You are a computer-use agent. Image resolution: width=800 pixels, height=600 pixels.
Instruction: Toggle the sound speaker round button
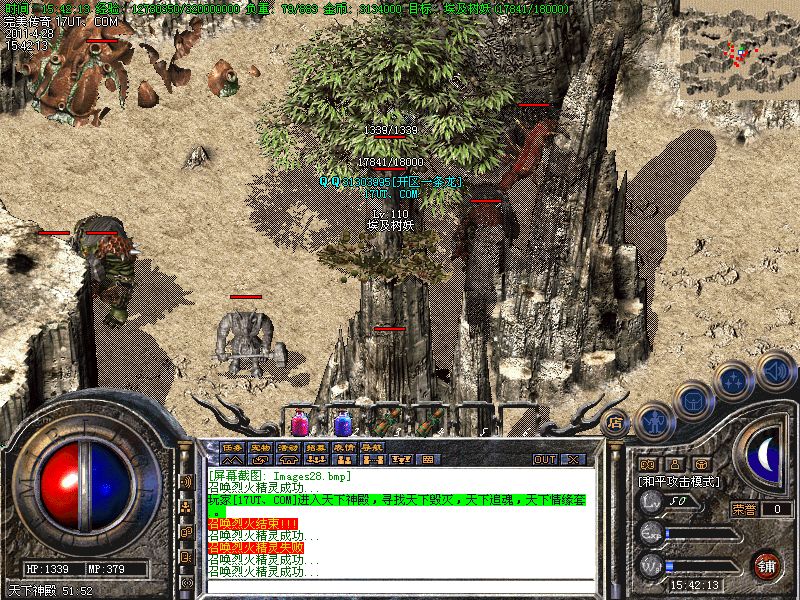[775, 370]
